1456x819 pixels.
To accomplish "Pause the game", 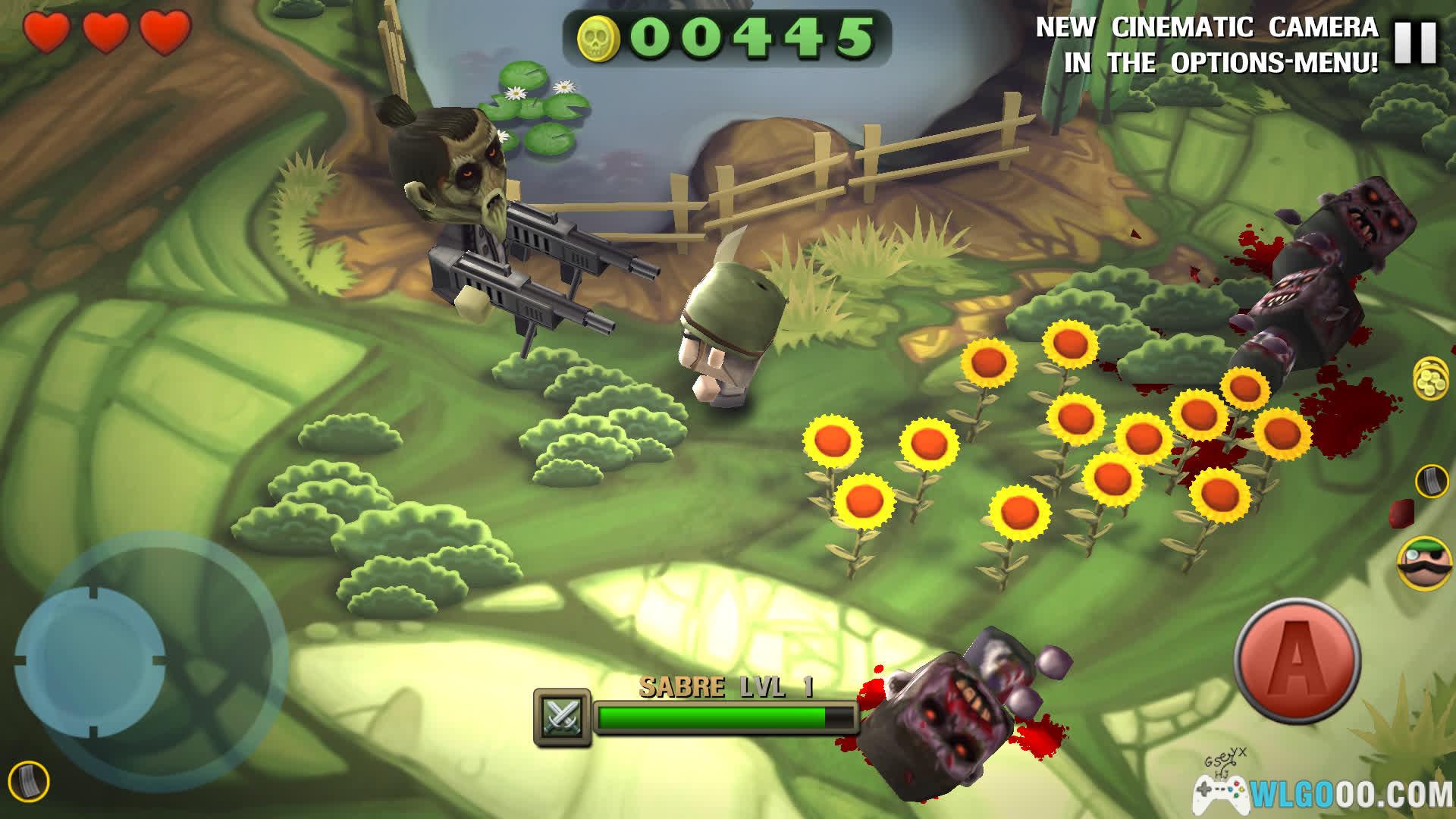I will pos(1416,42).
